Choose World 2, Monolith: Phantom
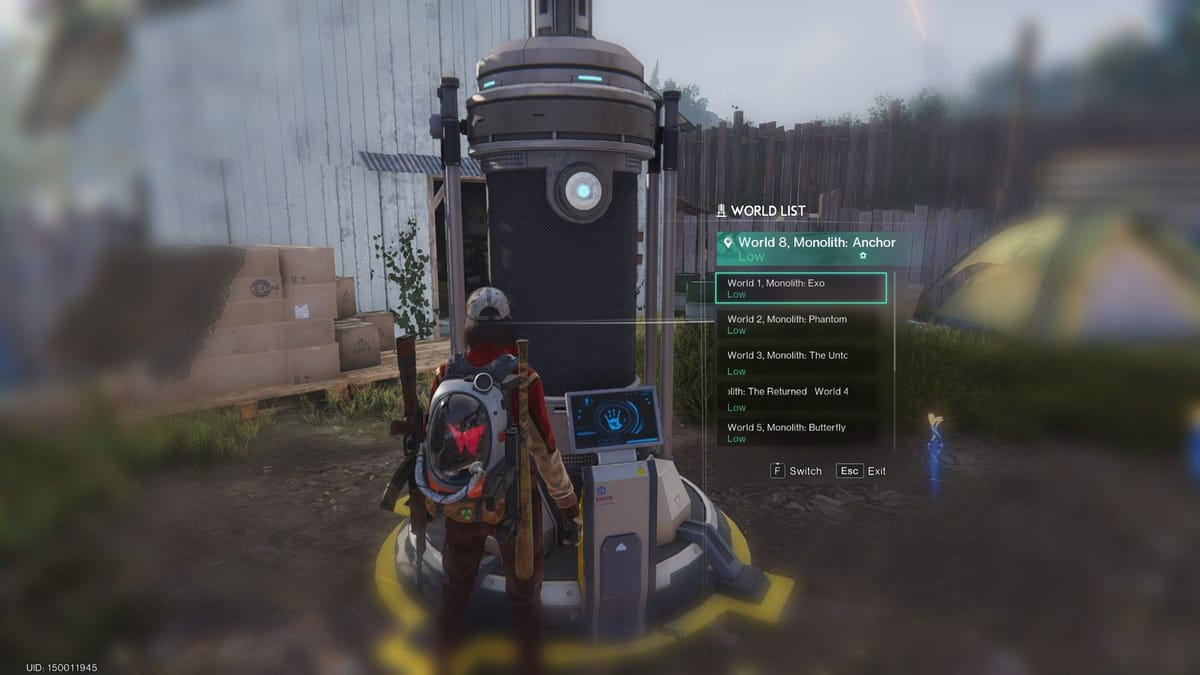 pos(801,324)
